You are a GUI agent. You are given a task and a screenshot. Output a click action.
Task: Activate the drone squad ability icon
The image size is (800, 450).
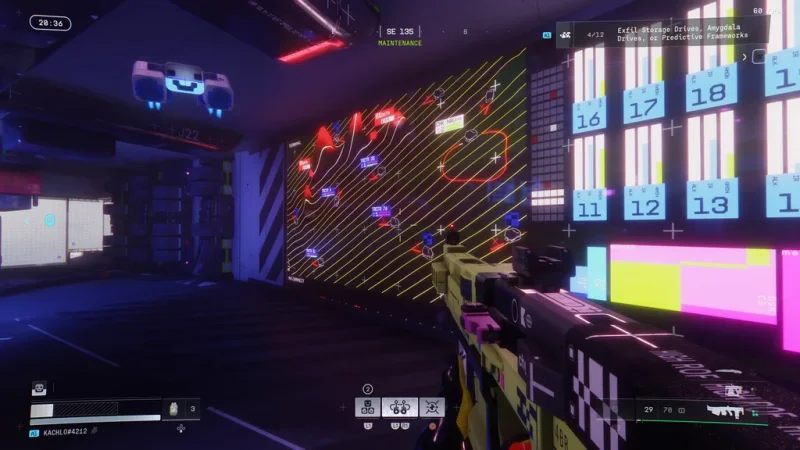(367, 407)
